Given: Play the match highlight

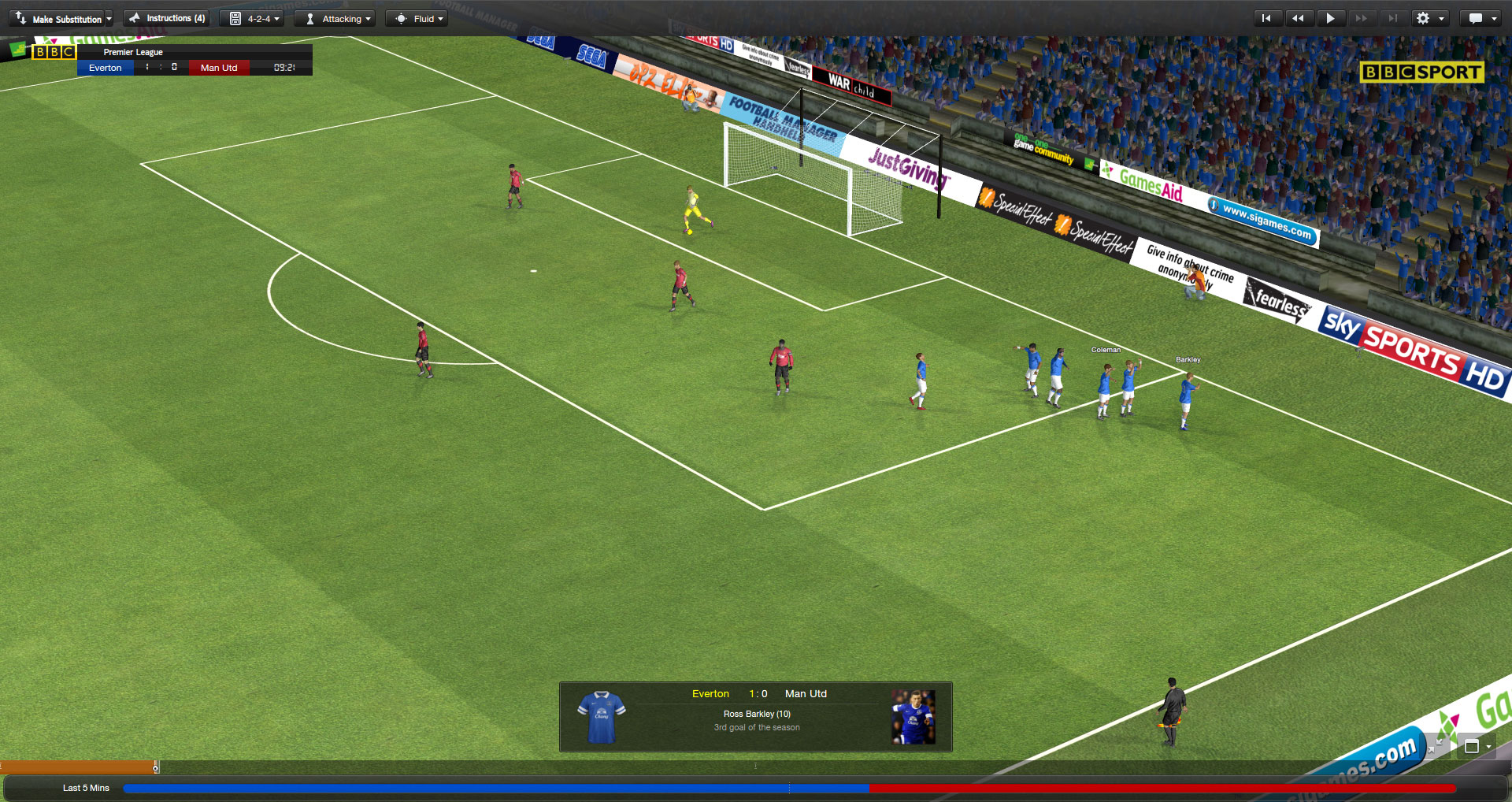Looking at the screenshot, I should click(x=1330, y=18).
